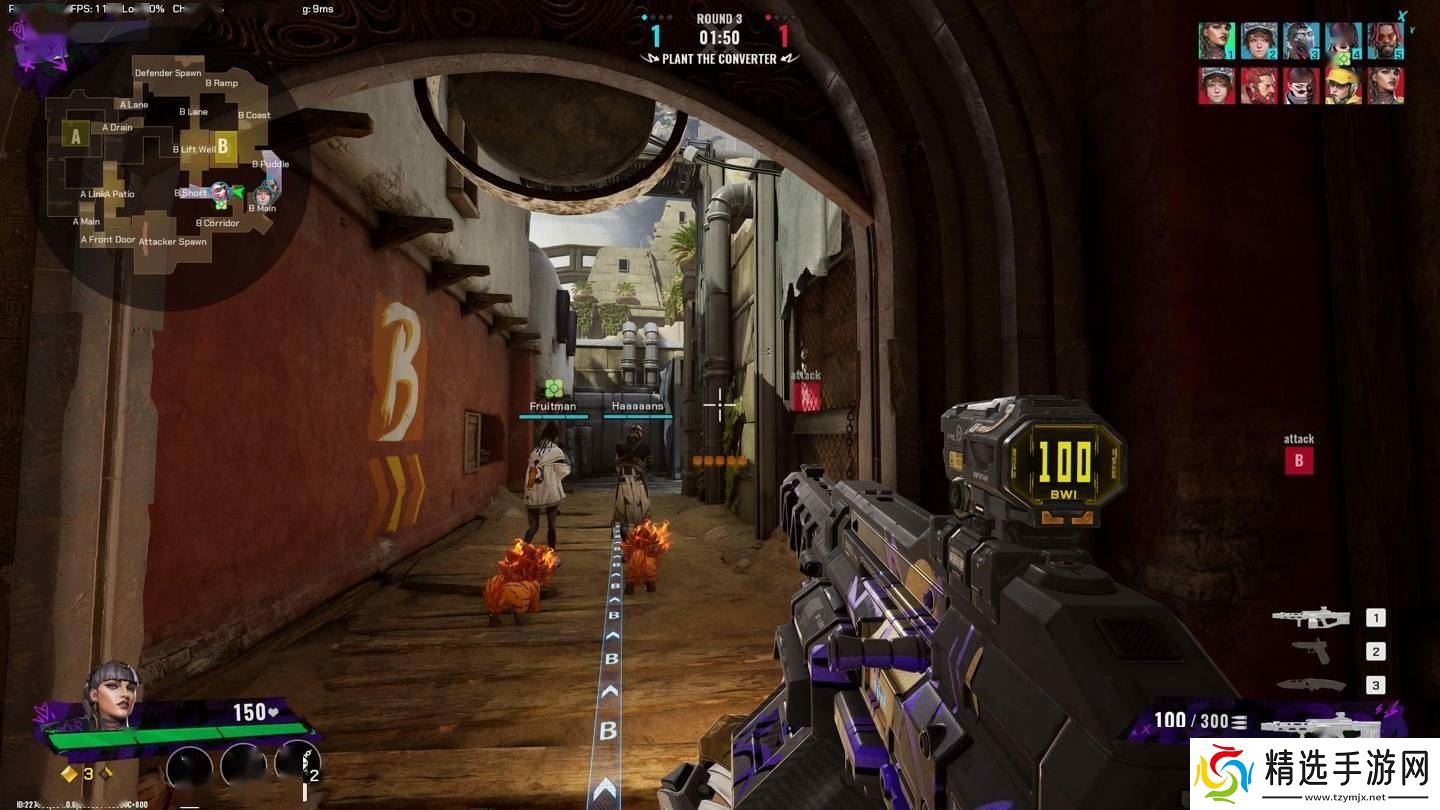
Task: Pick teammate portrait numbered 5 with red glasses
Action: 1386,41
